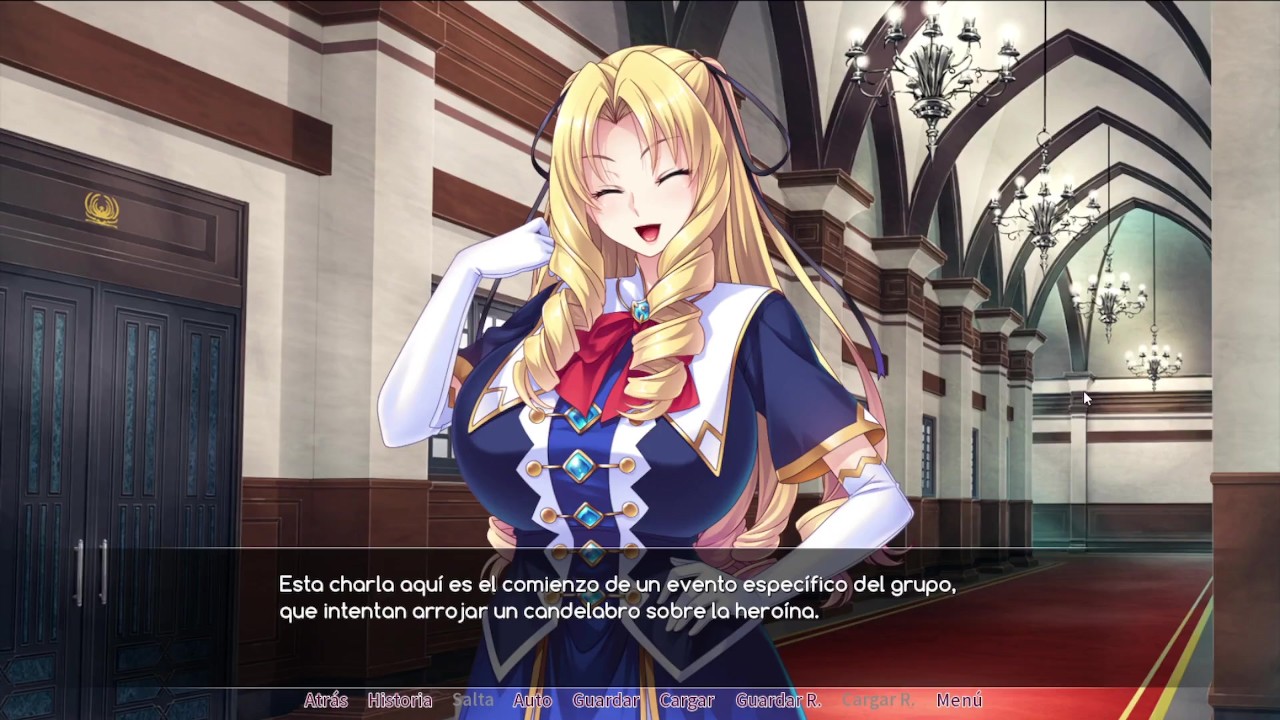The image size is (1280, 720).
Task: Go back with the Atrás button
Action: pyautogui.click(x=325, y=700)
